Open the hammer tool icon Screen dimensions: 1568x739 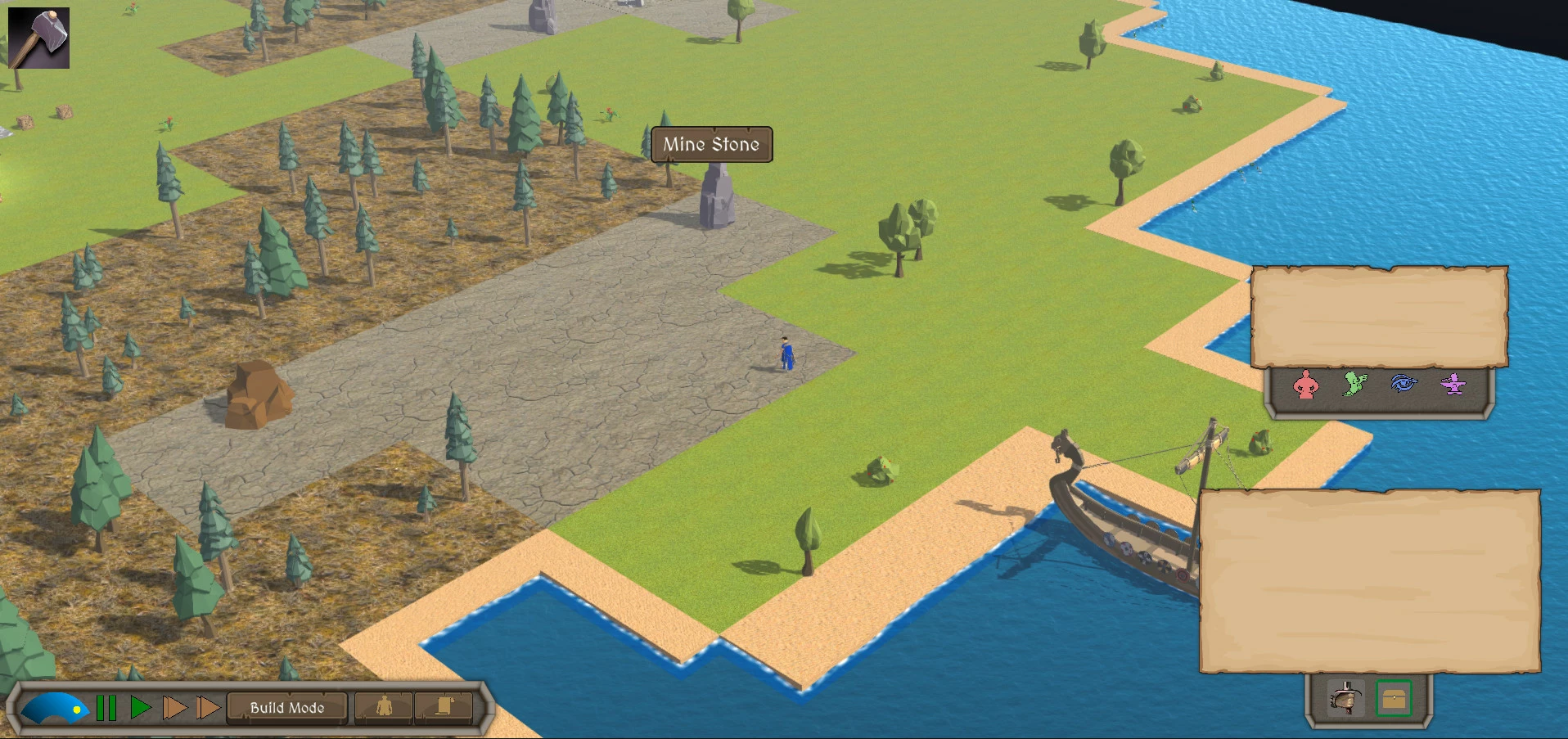(x=38, y=38)
